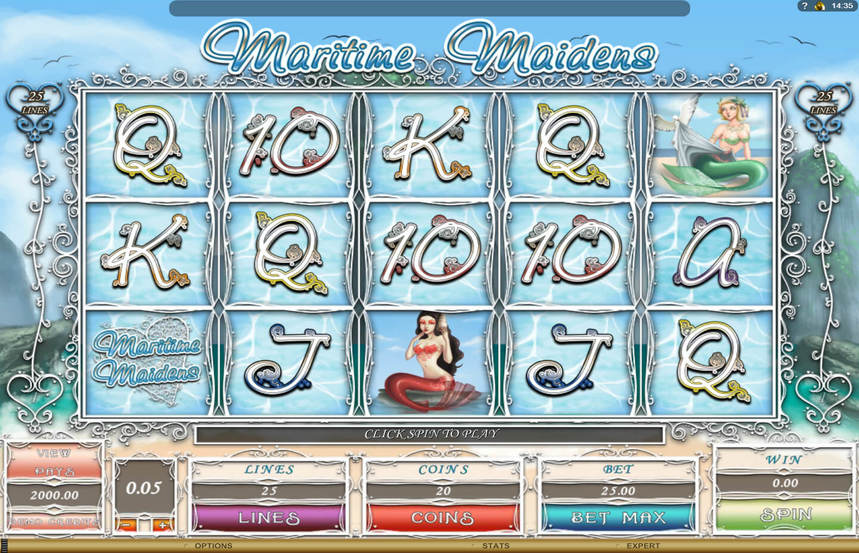
Task: Open help via the question mark icon
Action: pos(803,6)
